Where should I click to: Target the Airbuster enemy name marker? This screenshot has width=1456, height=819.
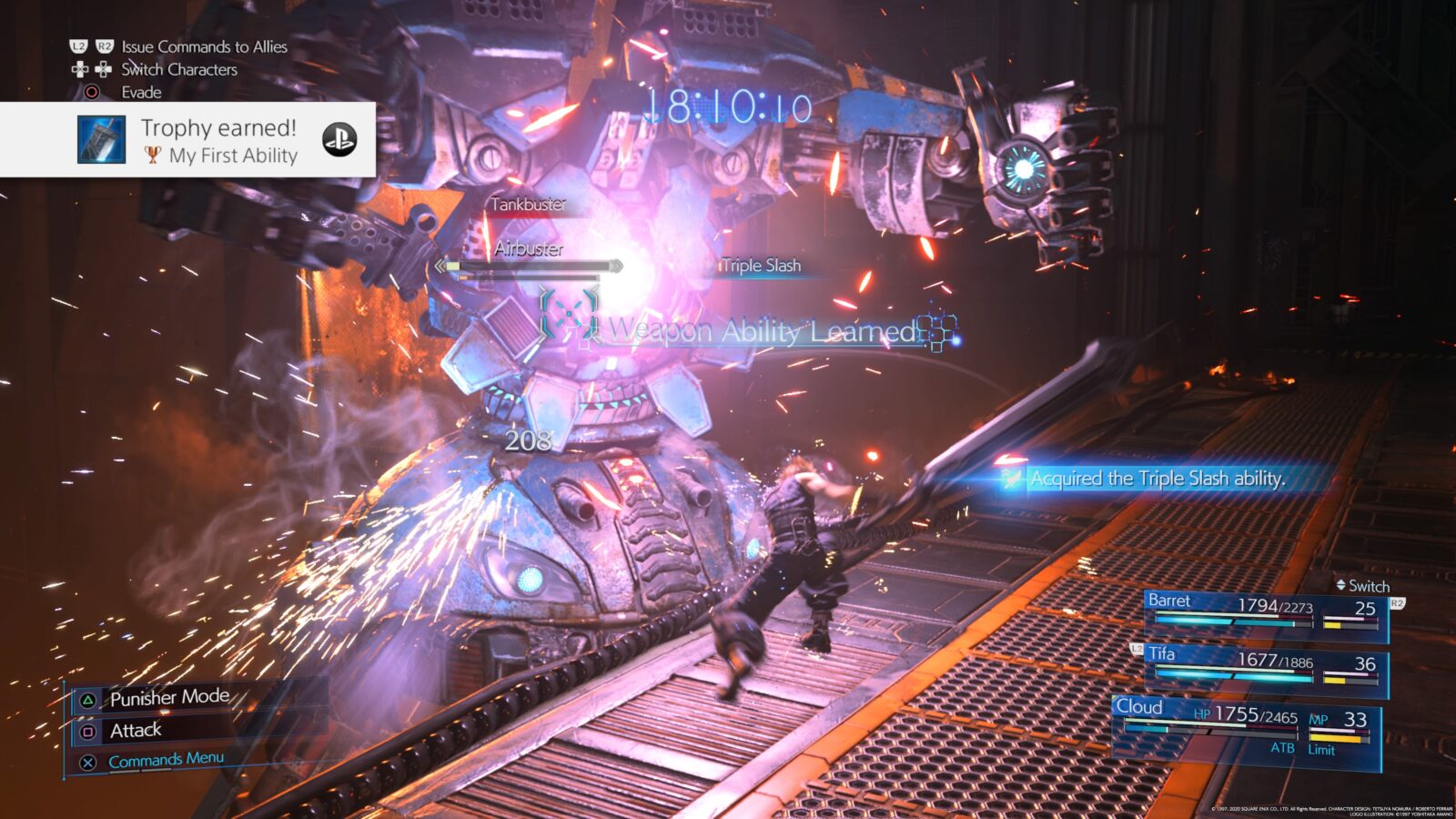click(x=529, y=248)
